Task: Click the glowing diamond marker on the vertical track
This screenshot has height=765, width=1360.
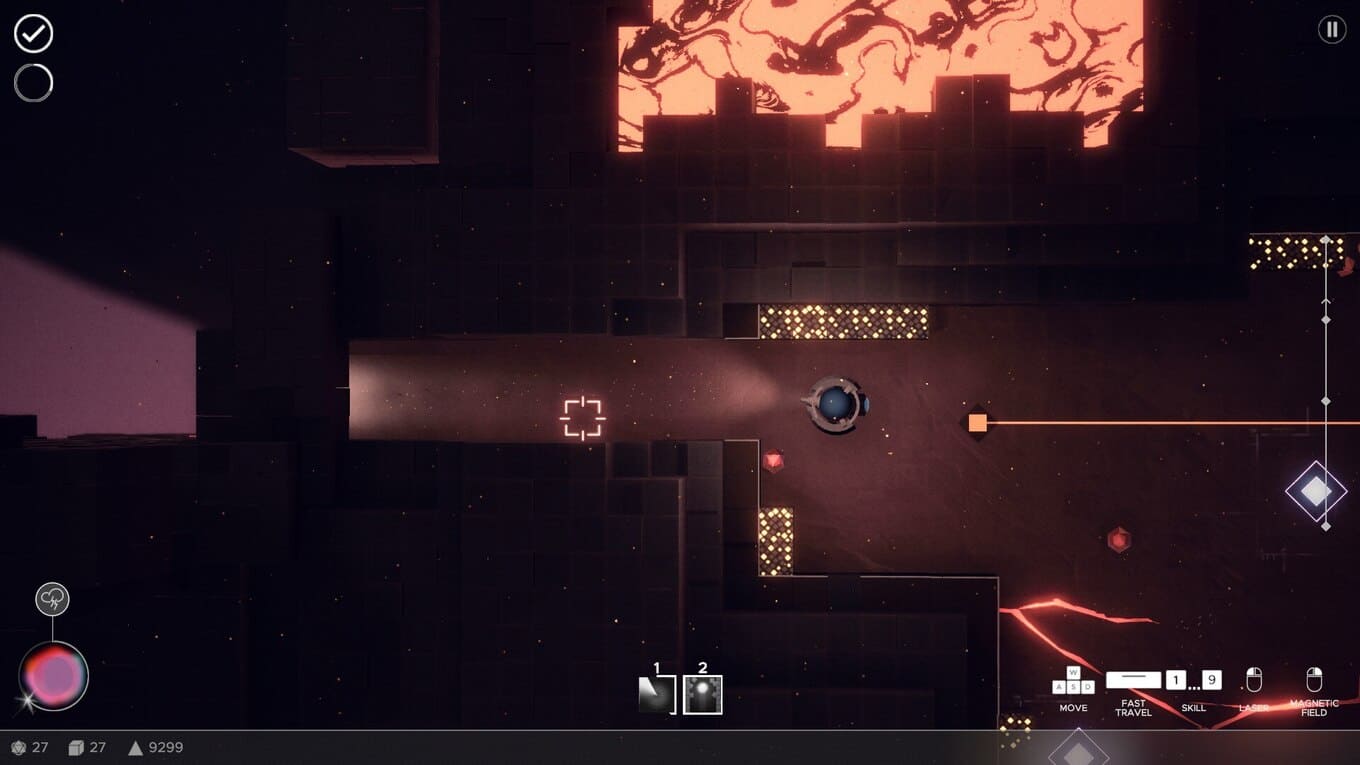Action: (1315, 491)
